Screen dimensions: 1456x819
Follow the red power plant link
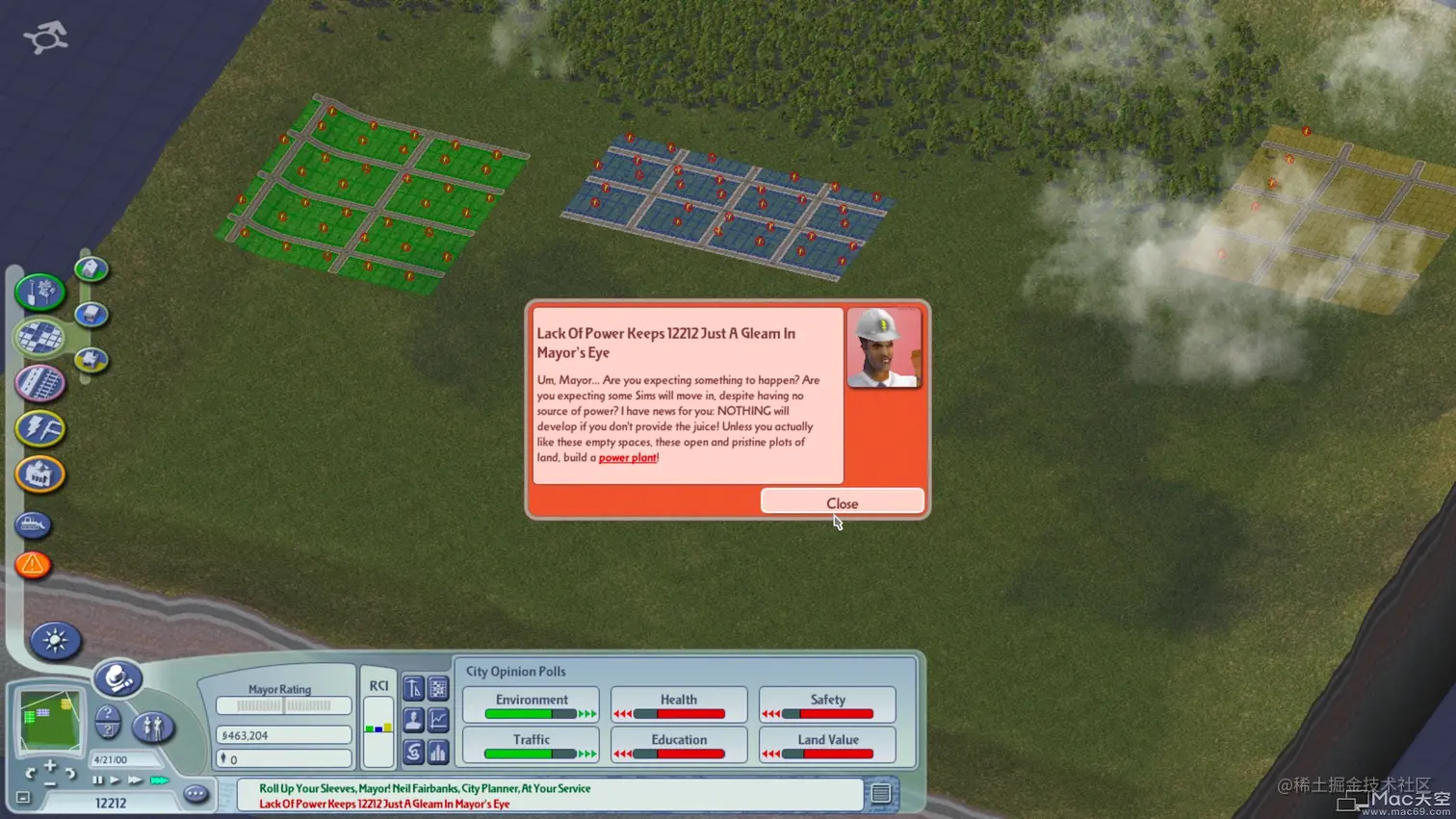(627, 458)
